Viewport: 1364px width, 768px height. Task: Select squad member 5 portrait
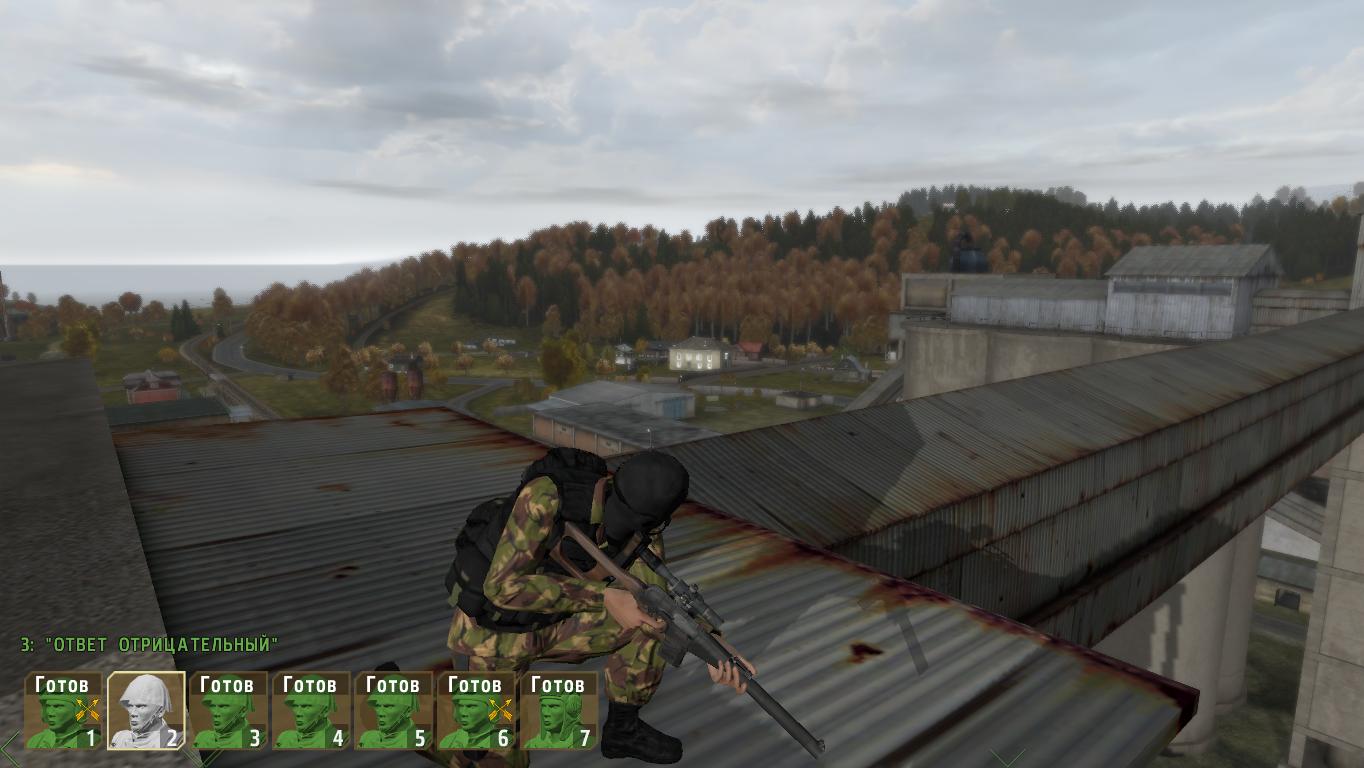click(x=394, y=711)
